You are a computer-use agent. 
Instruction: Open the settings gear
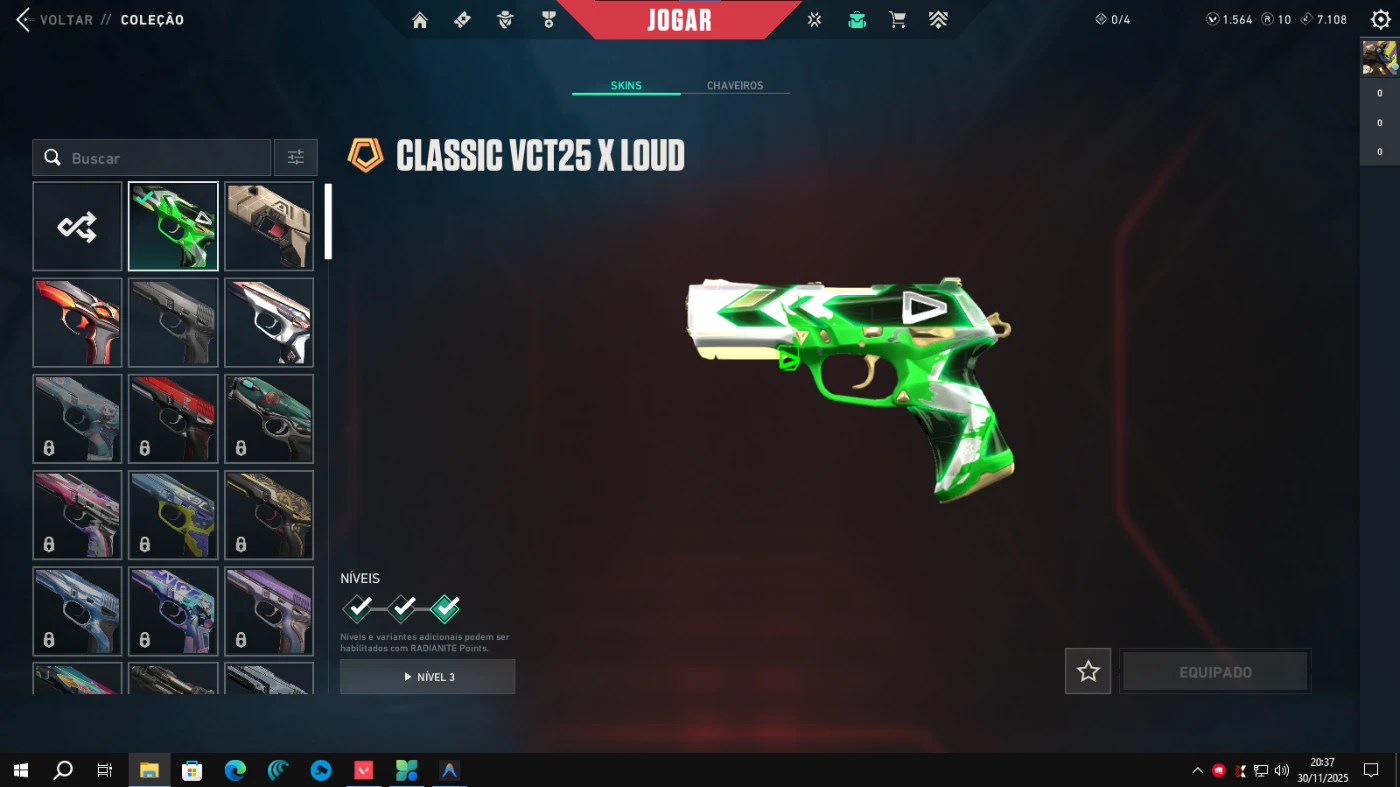1380,20
